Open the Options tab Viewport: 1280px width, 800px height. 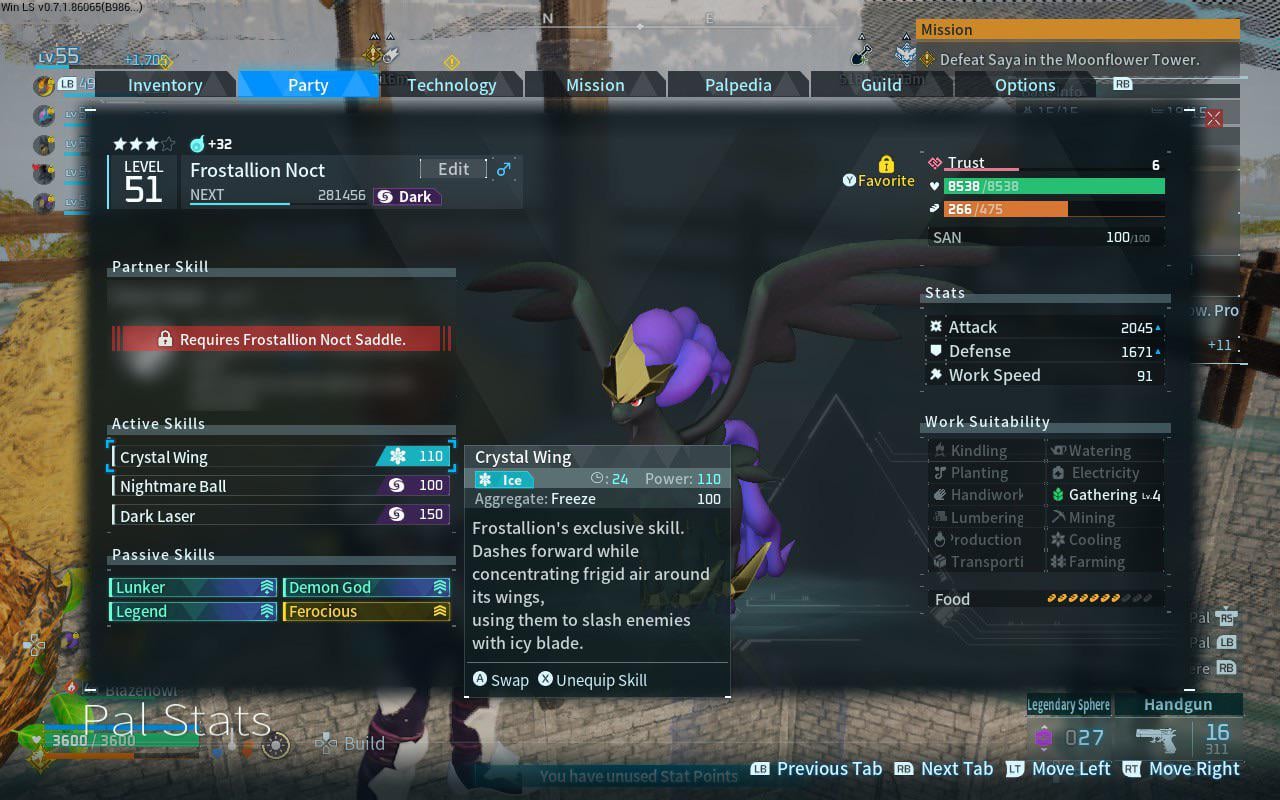pos(1025,85)
